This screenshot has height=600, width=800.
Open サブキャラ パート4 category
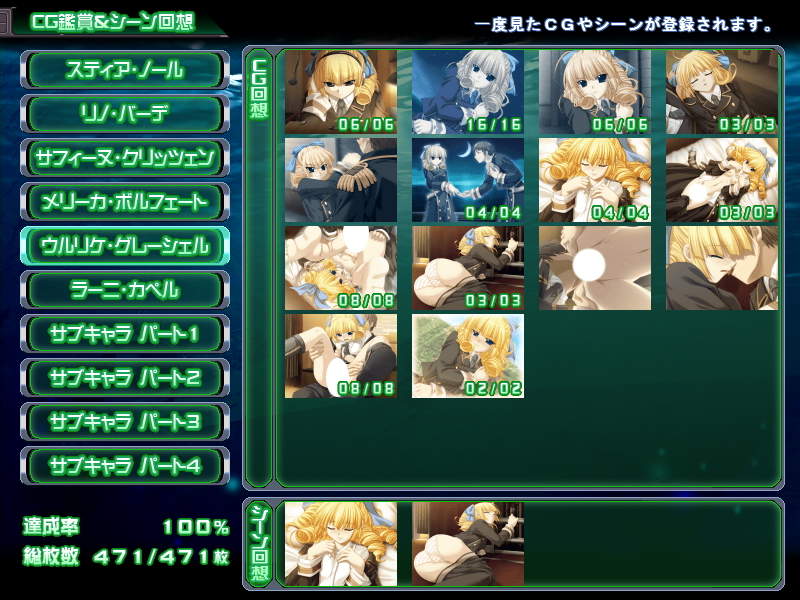click(x=125, y=466)
